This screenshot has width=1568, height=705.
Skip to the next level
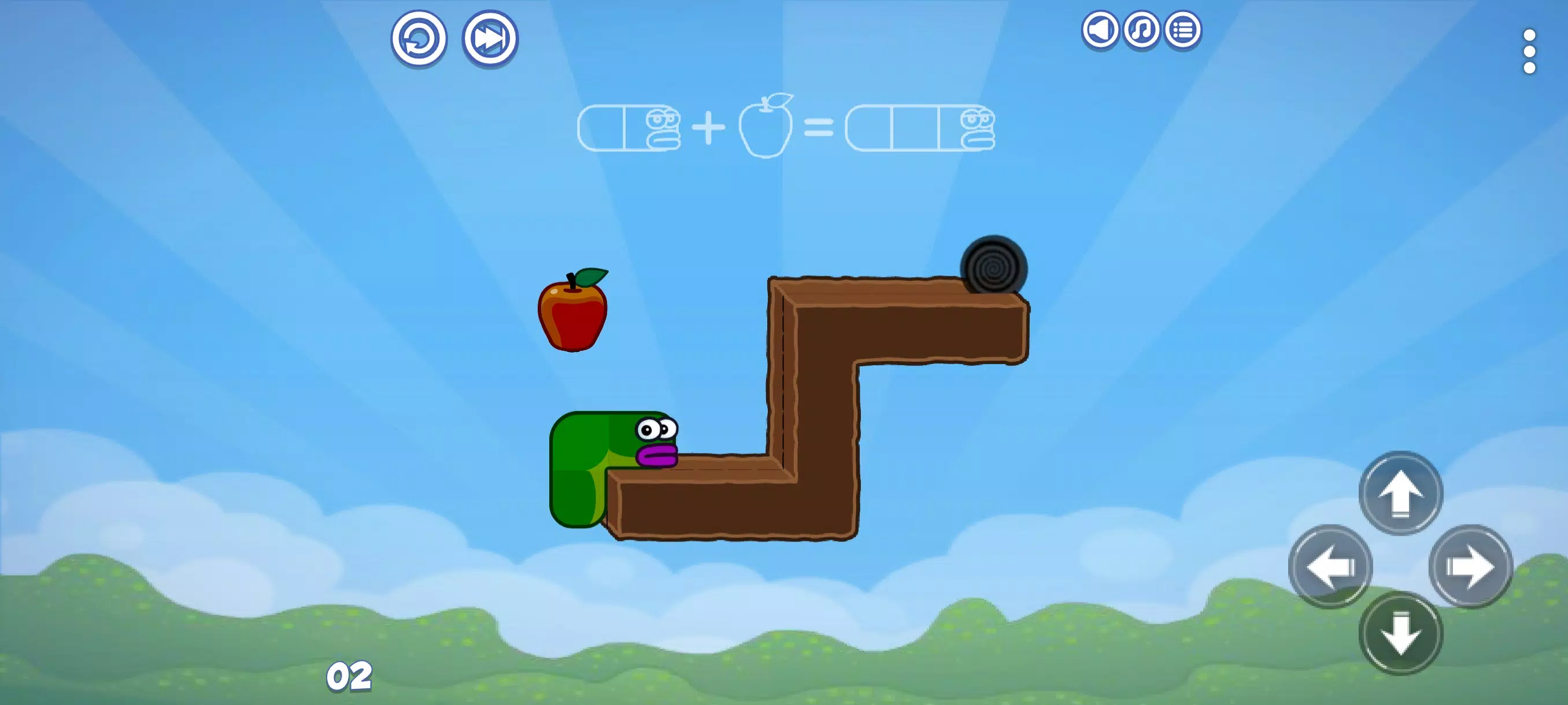click(489, 38)
